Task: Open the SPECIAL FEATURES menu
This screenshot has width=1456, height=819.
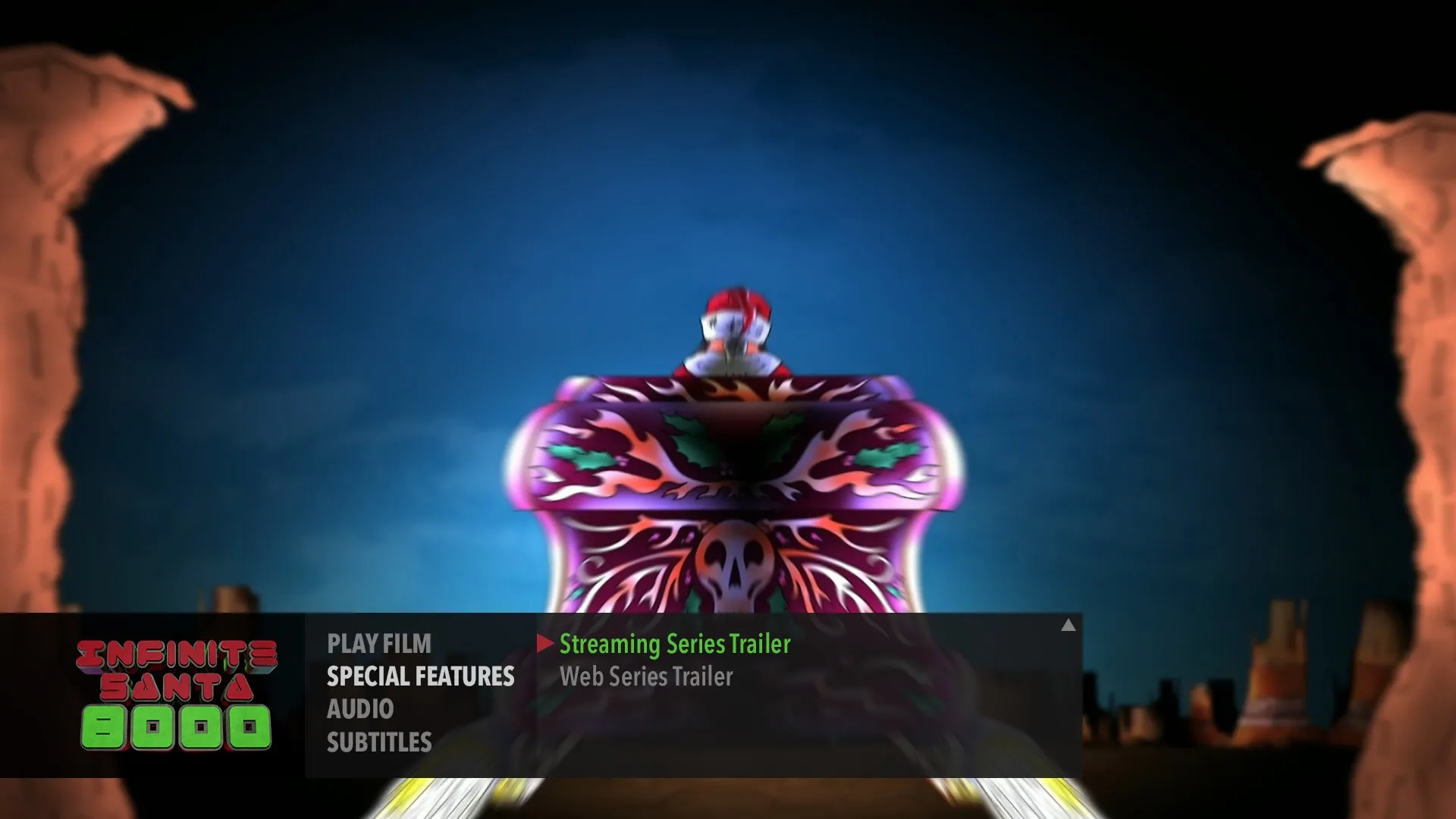Action: coord(420,676)
